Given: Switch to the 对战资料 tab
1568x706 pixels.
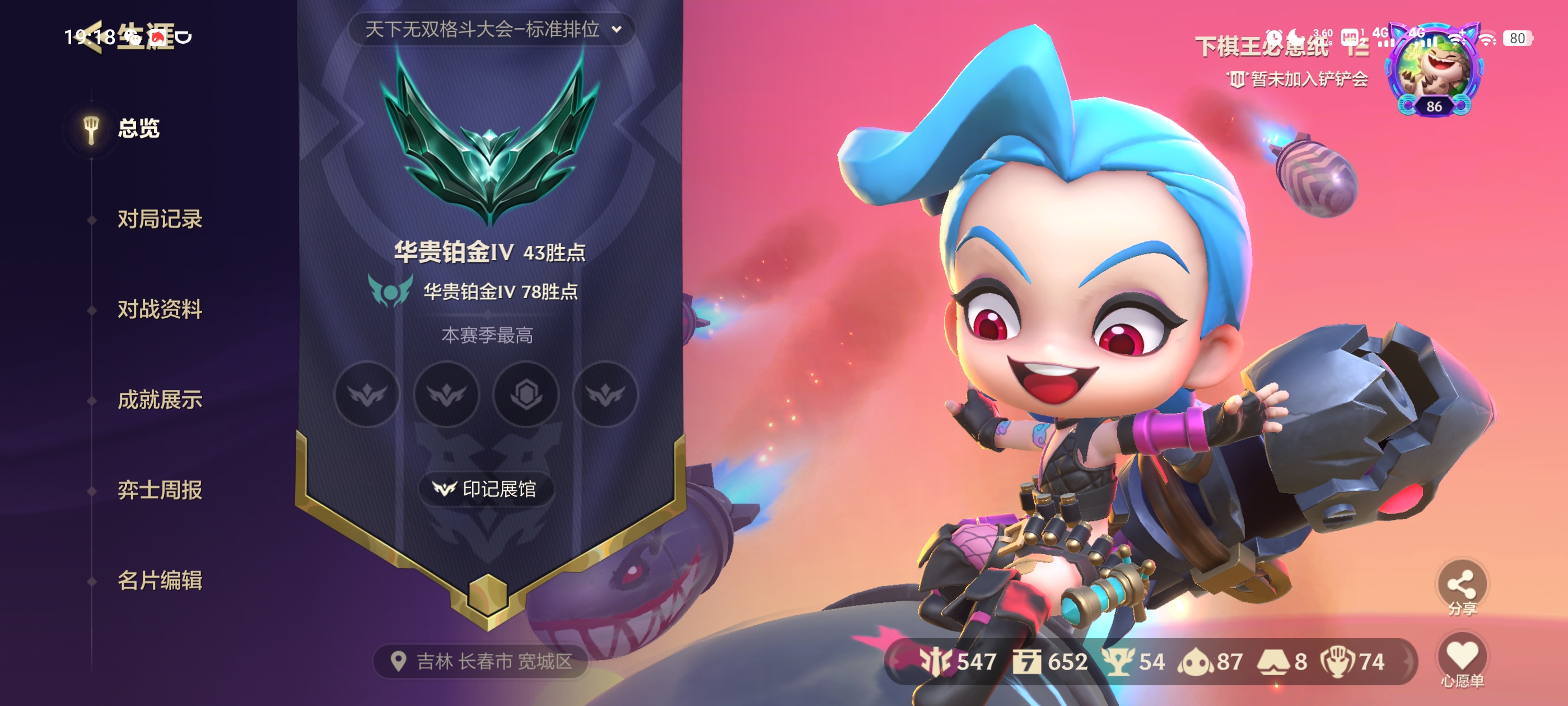Looking at the screenshot, I should (x=160, y=309).
